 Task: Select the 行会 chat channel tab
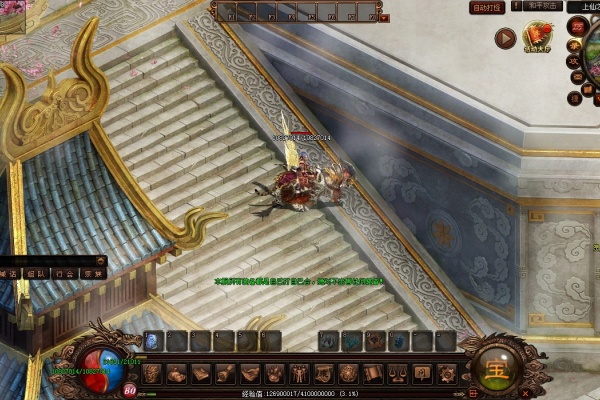(x=64, y=273)
